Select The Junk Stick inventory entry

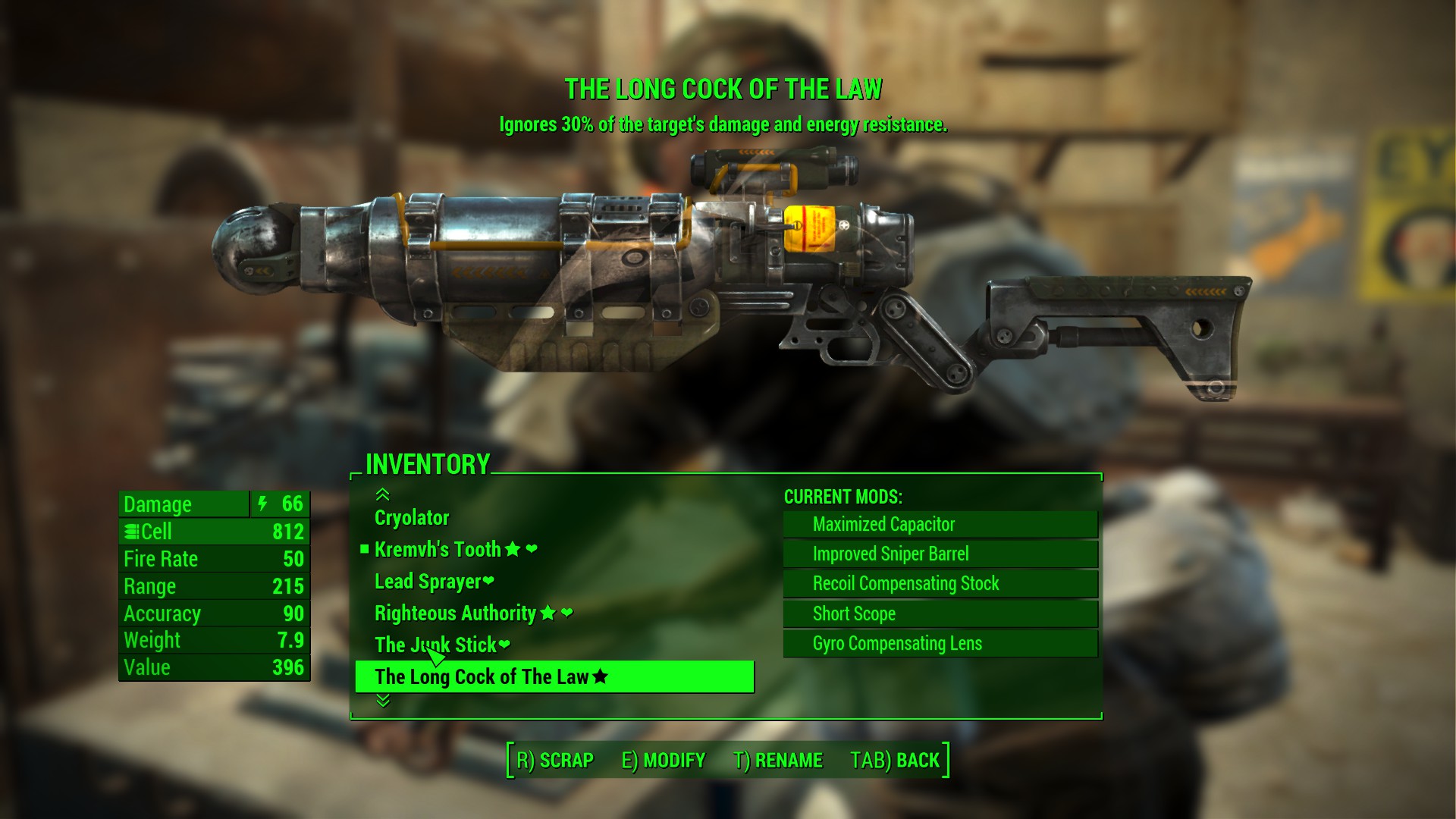click(435, 645)
